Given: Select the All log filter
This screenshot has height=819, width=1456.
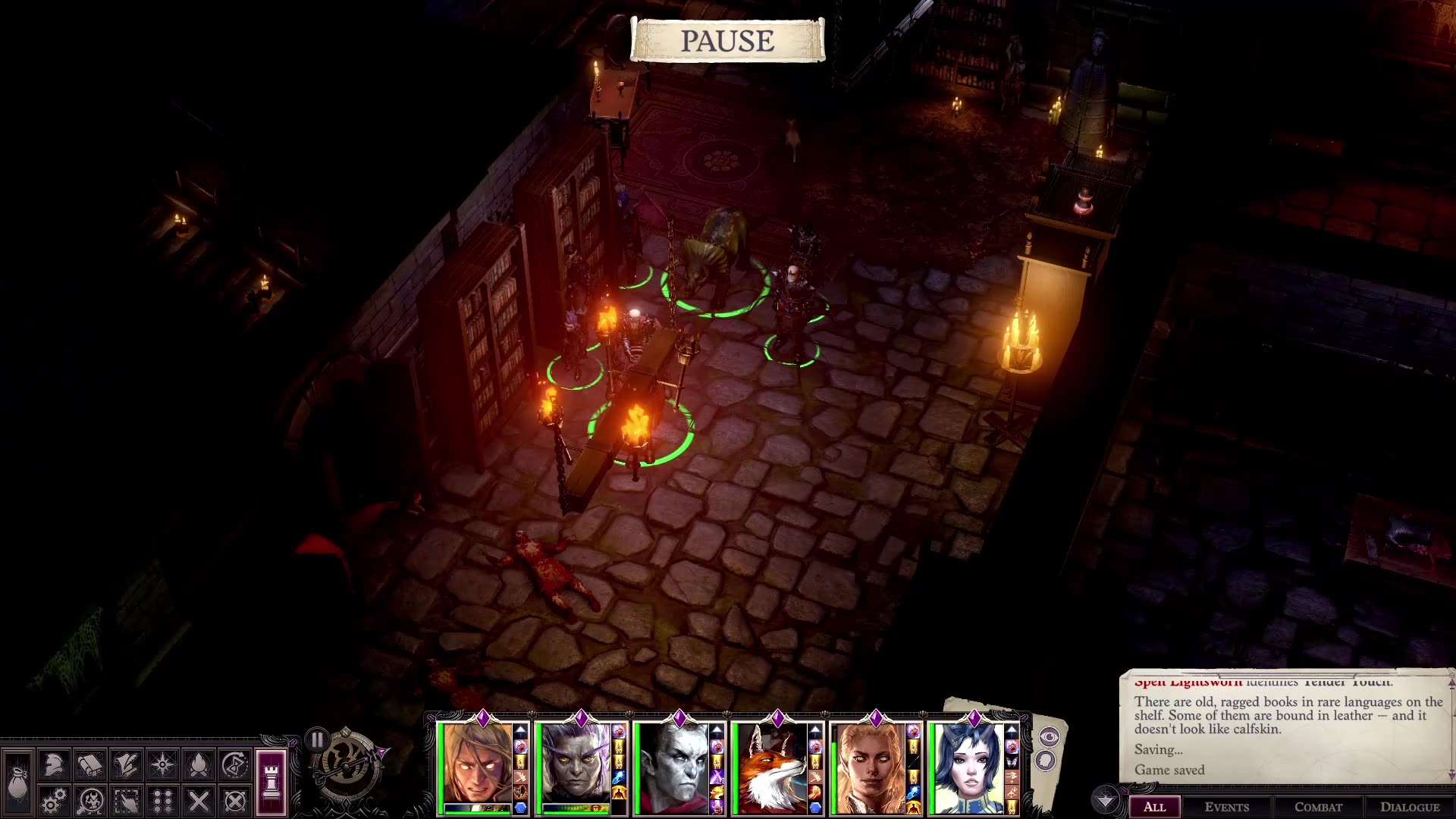Looking at the screenshot, I should coord(1154,807).
